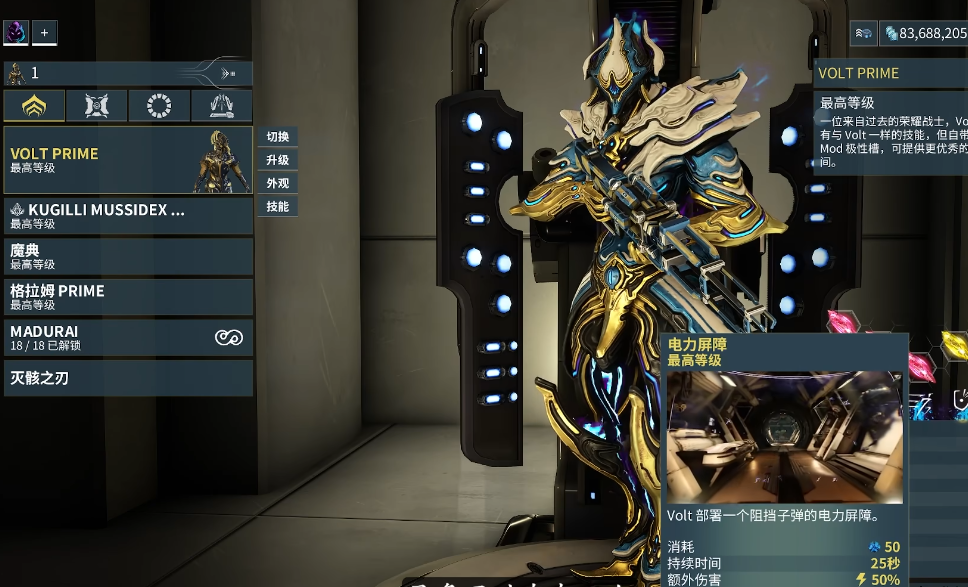The height and width of the screenshot is (587, 968).
Task: Choose the 魔典 weapon slot
Action: (x=128, y=256)
